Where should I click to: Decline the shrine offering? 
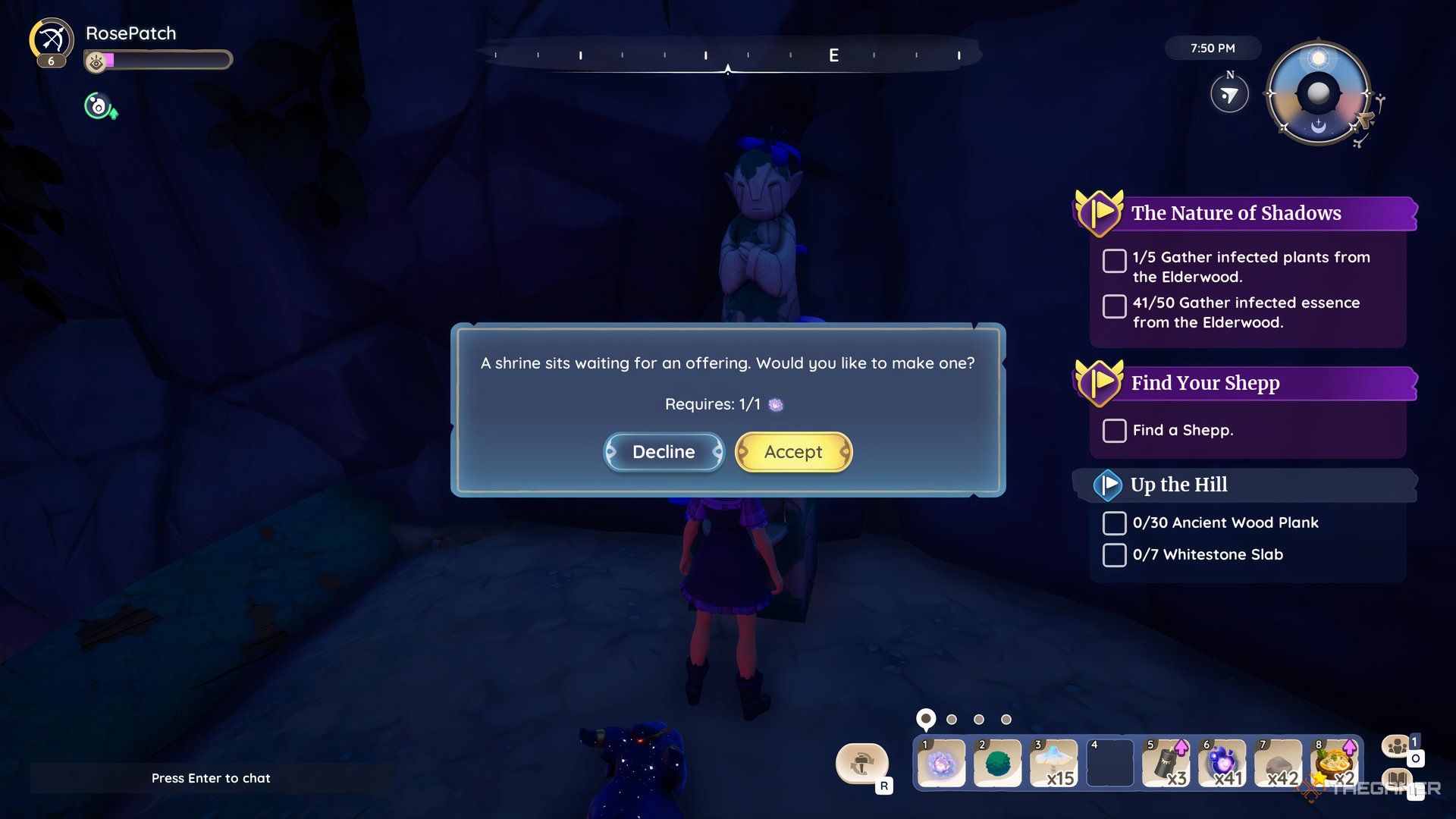click(664, 452)
